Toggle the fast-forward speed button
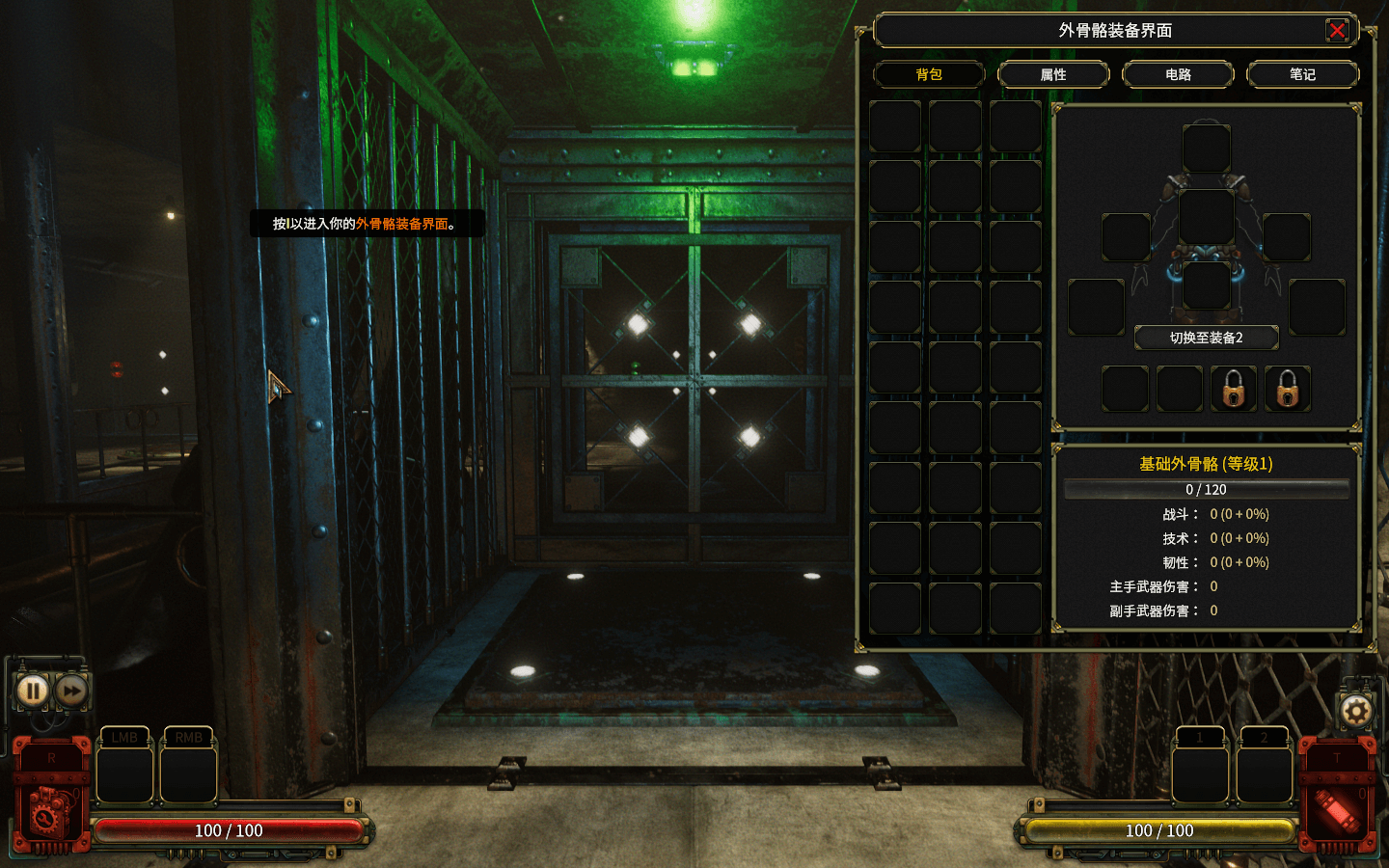 point(71,691)
